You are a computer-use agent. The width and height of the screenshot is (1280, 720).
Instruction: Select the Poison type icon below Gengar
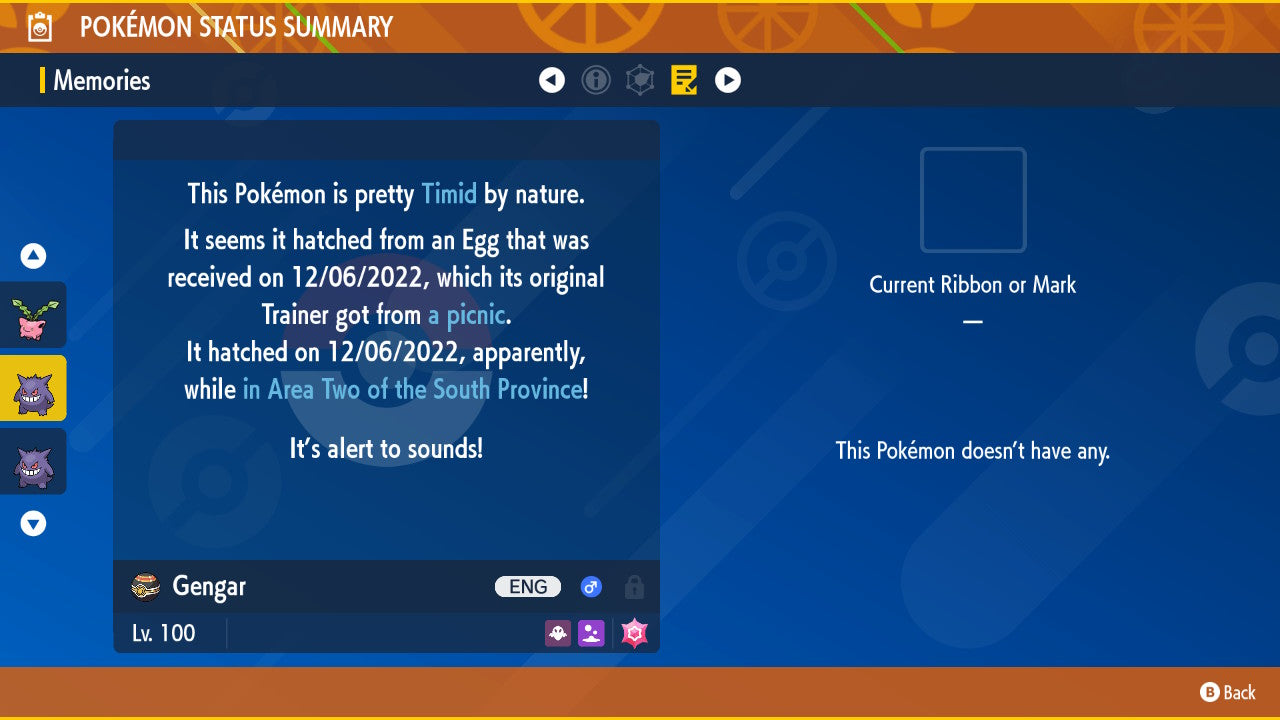591,633
